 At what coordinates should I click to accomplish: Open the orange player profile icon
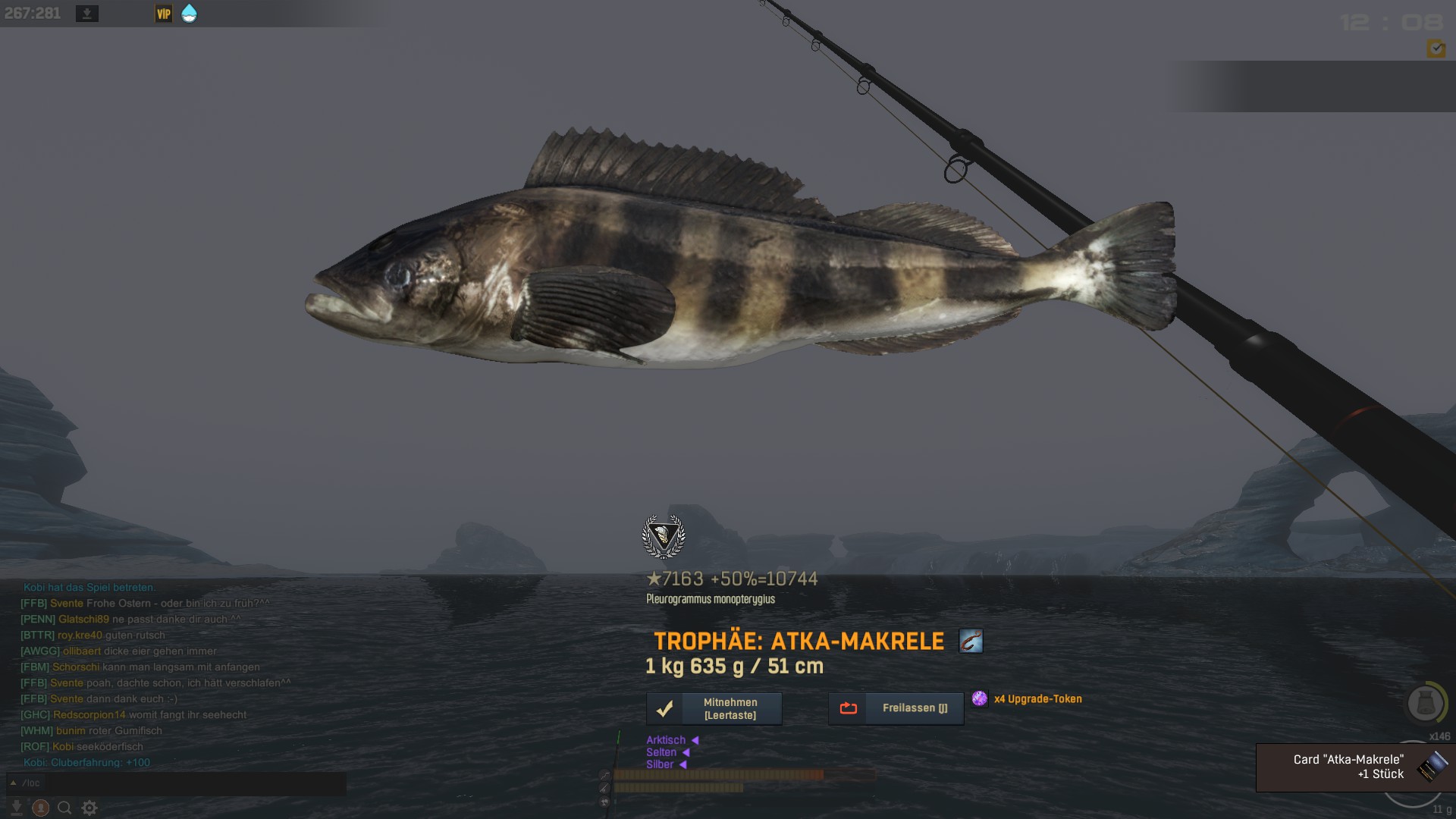pos(41,808)
